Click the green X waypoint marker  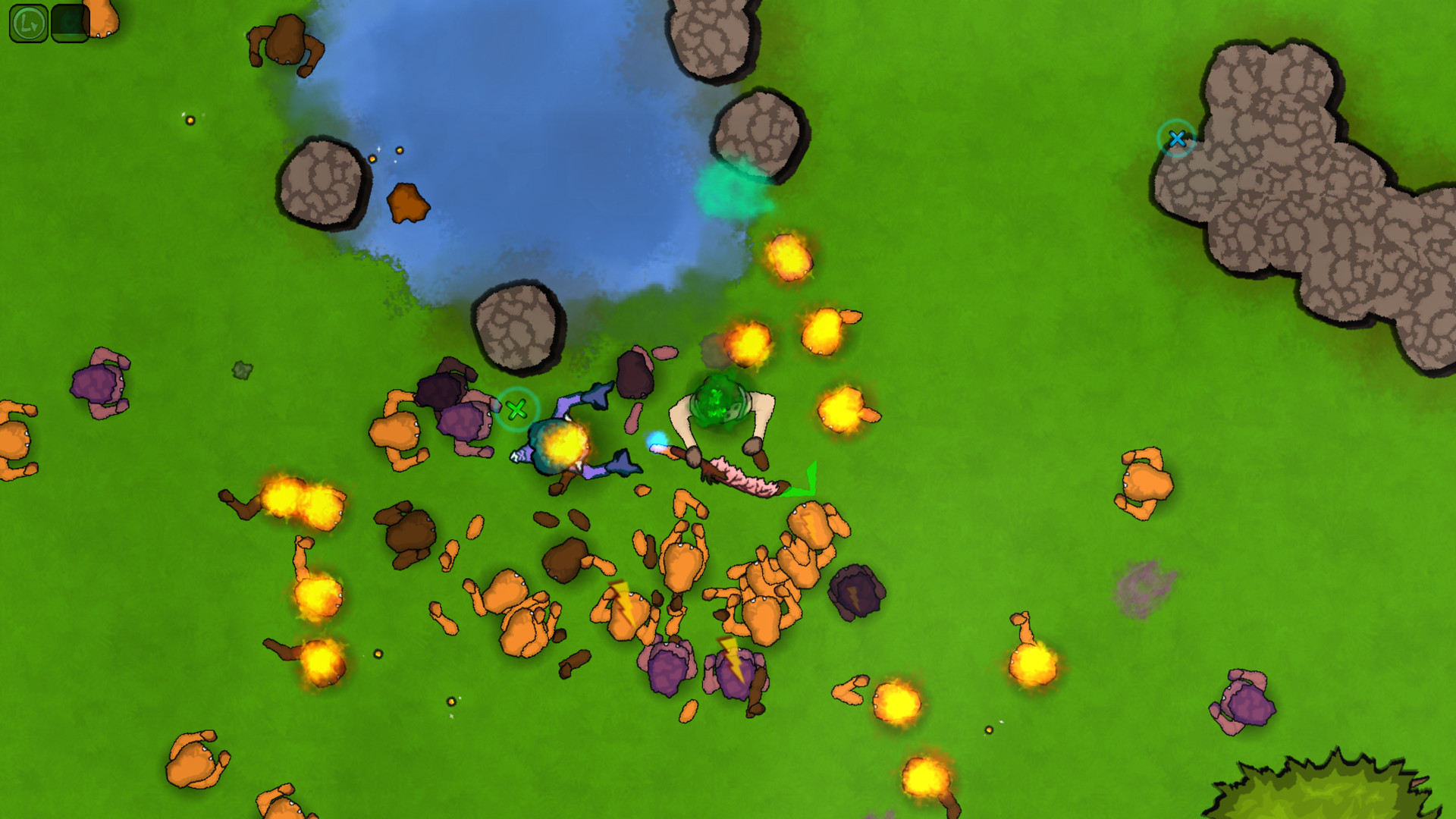(x=518, y=409)
